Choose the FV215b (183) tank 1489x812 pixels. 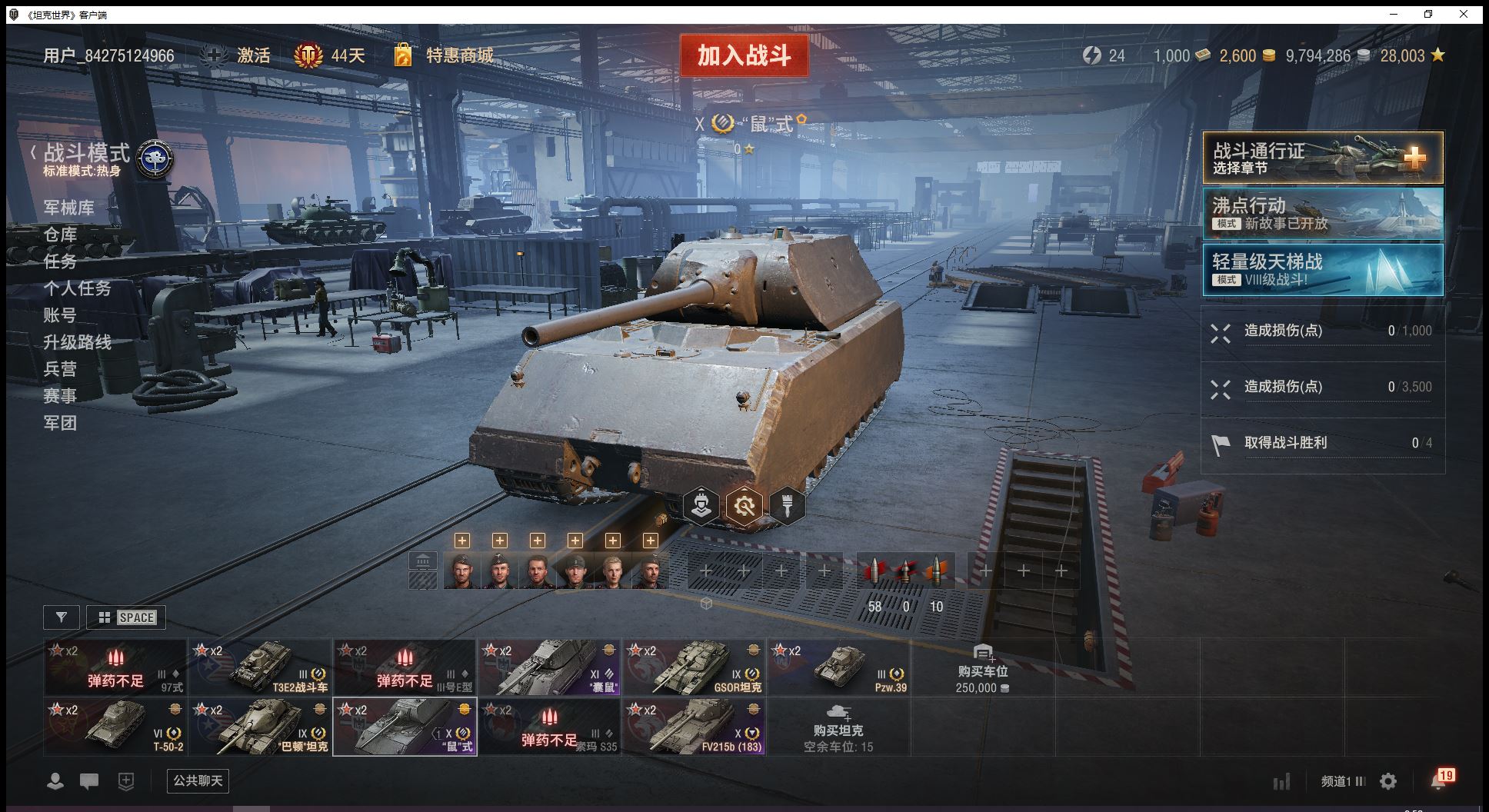click(695, 727)
